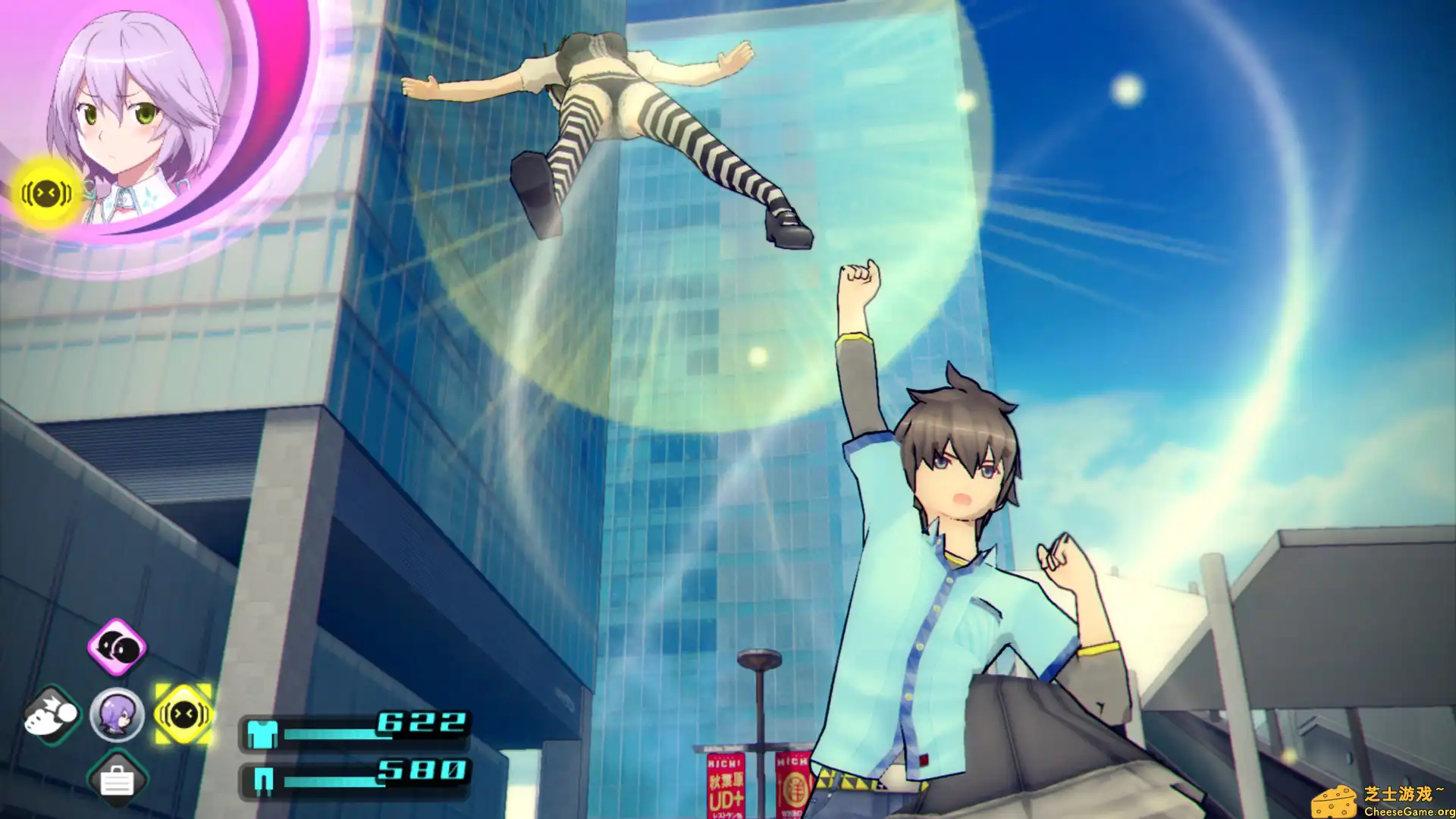Click the shirt durability icon beside 622
Viewport: 1456px width, 819px height.
[262, 733]
